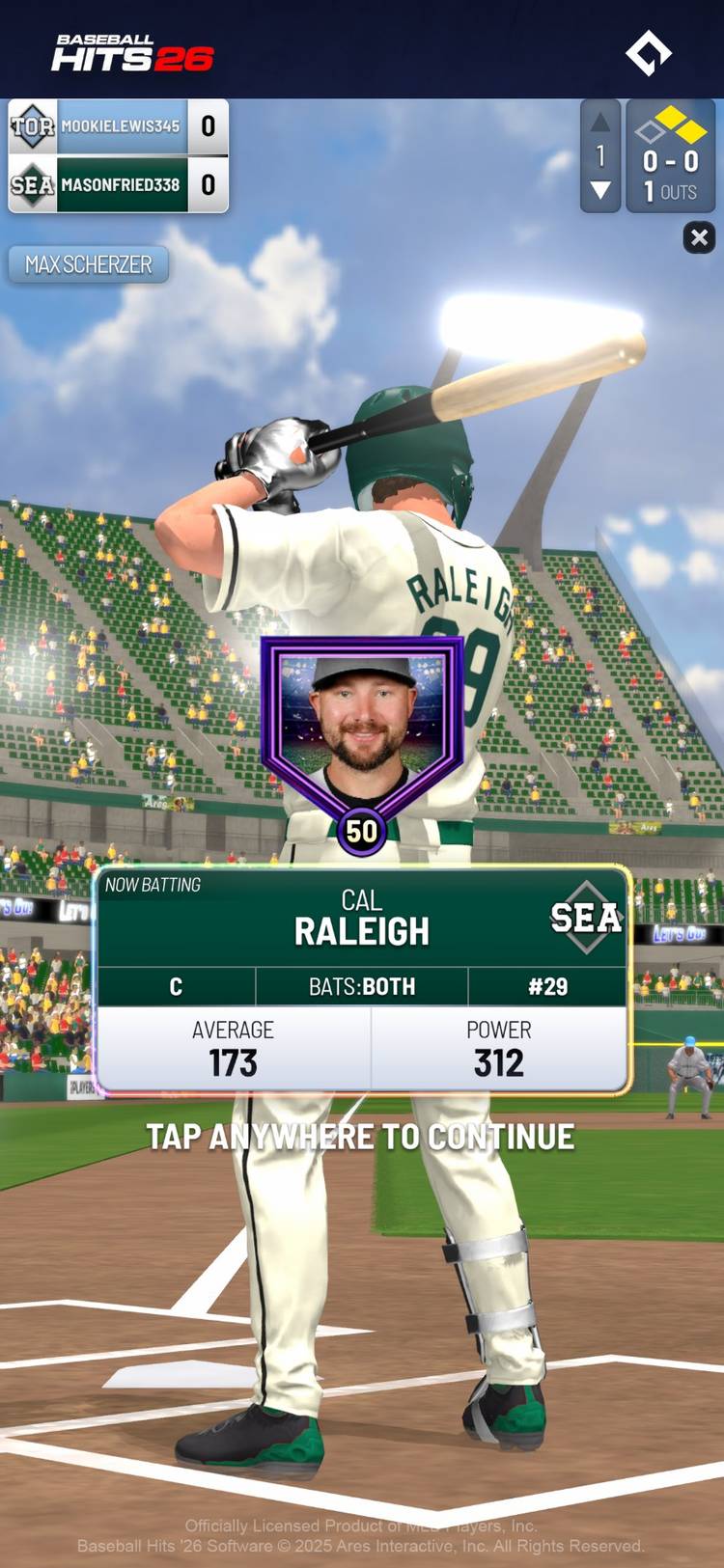View Cal Raleigh's portrait badge rated 50
Screen dimensions: 724x1568
point(362,738)
